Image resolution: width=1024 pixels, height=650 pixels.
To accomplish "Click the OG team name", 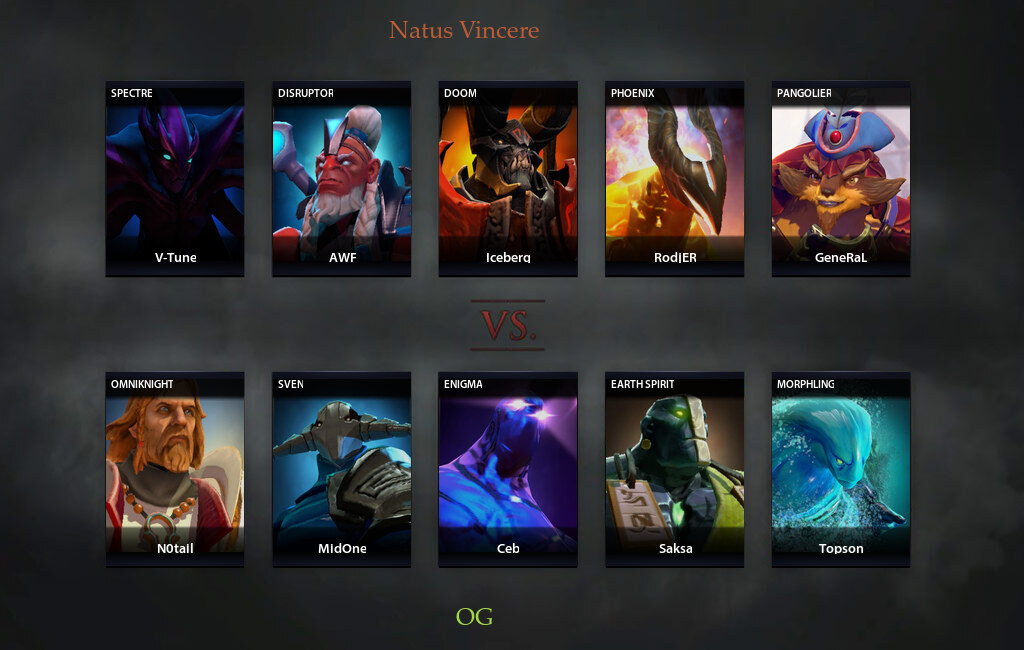I will tap(474, 616).
